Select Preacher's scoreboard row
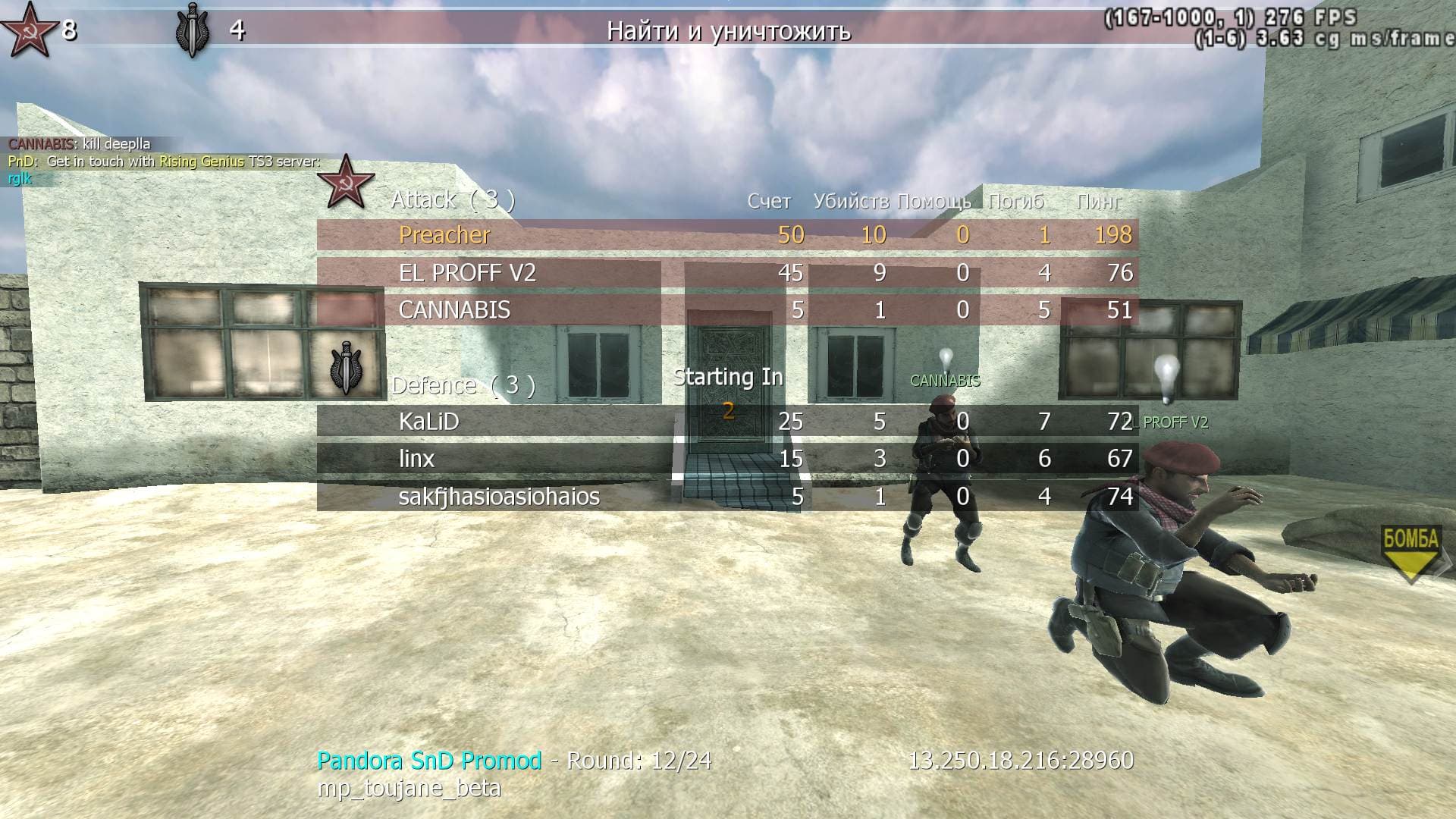 (726, 235)
